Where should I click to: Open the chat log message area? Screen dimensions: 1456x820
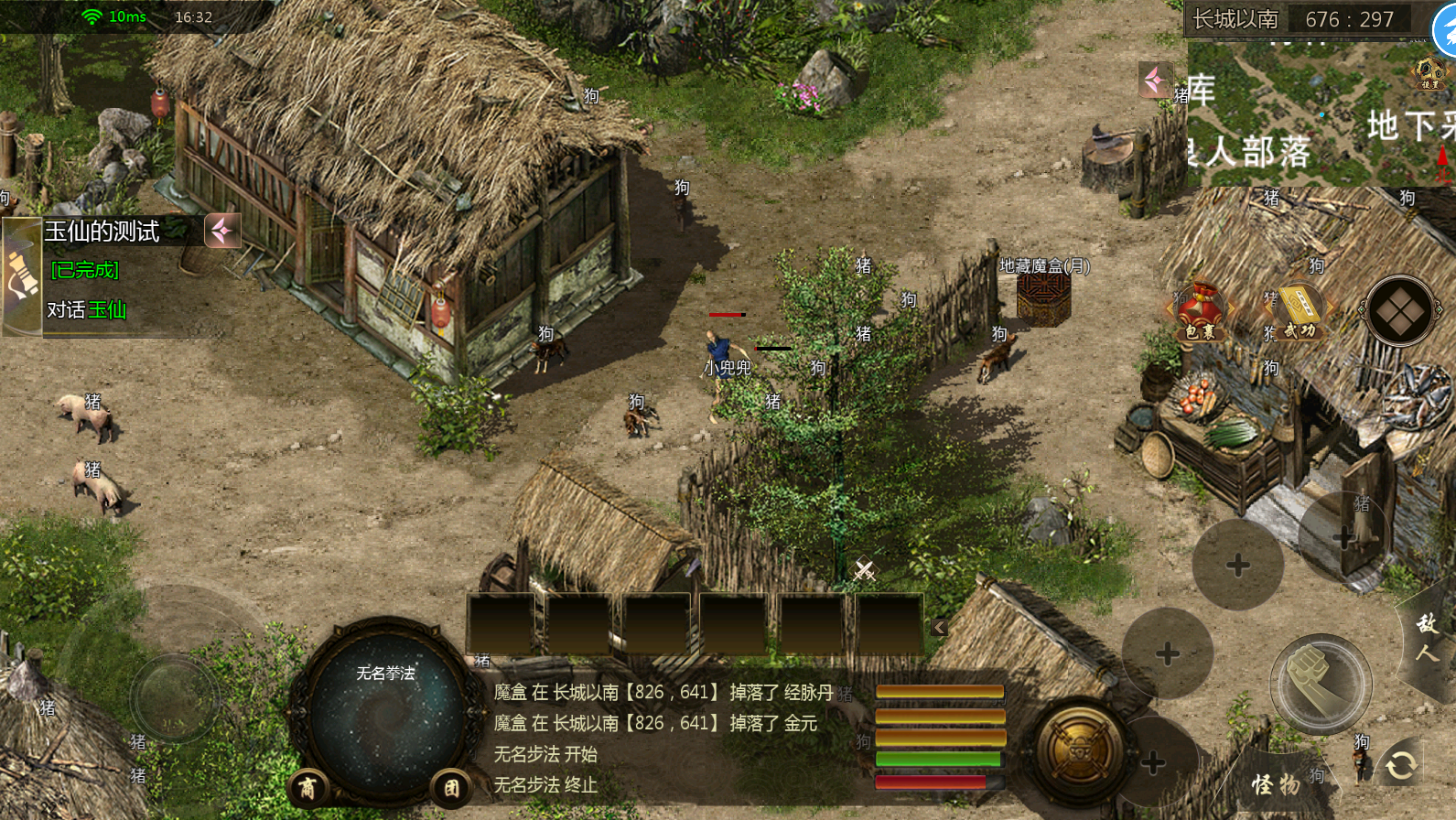[x=663, y=738]
